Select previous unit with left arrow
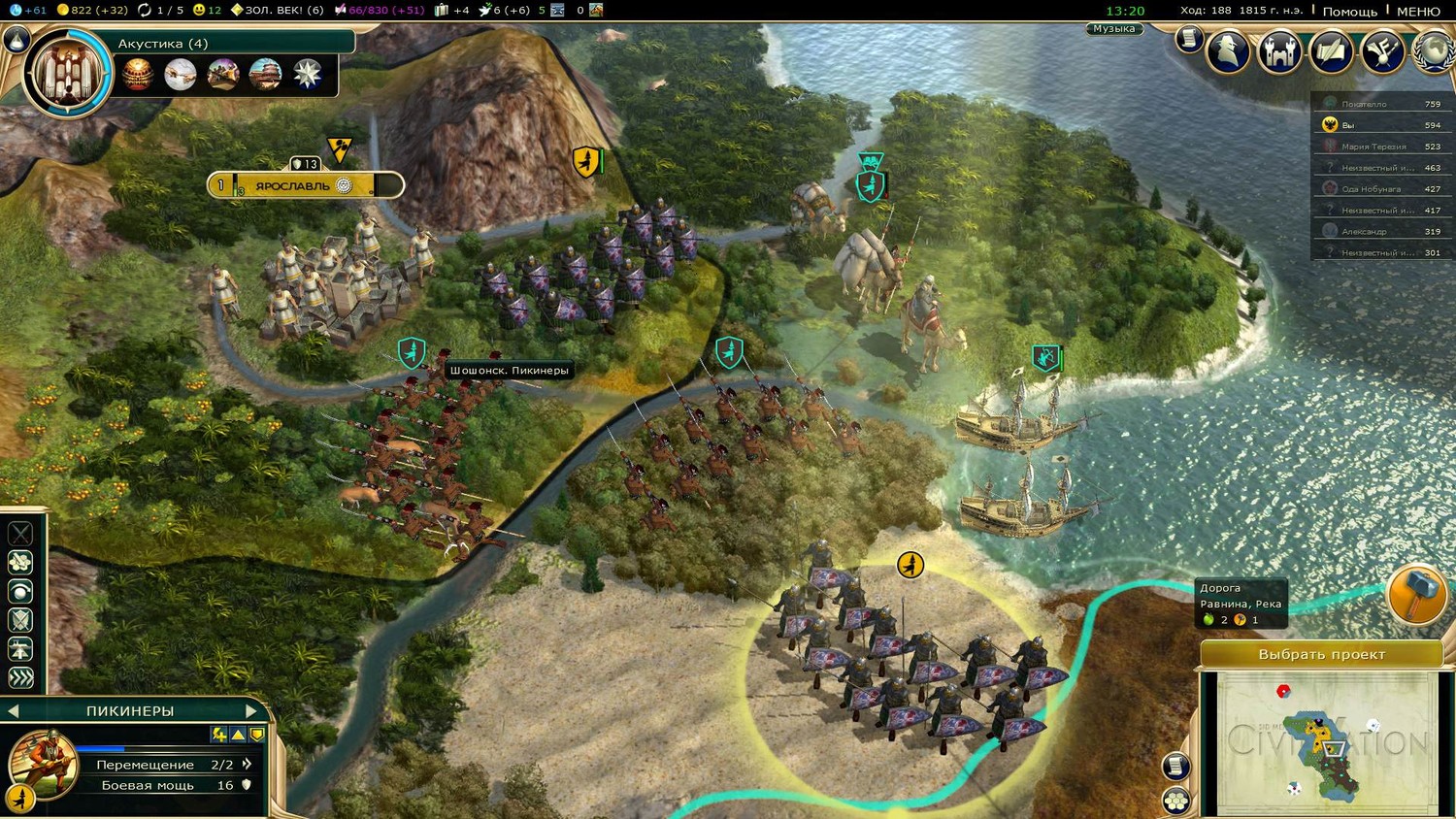Screen dimensions: 1456x819 coord(14,711)
